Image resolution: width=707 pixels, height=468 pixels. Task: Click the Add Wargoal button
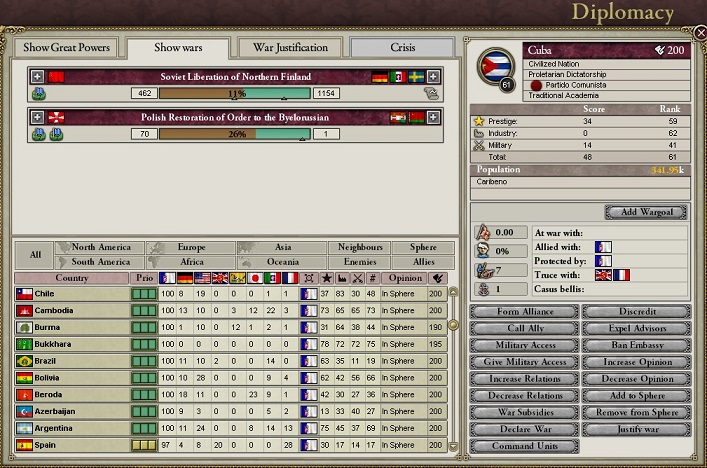click(646, 212)
